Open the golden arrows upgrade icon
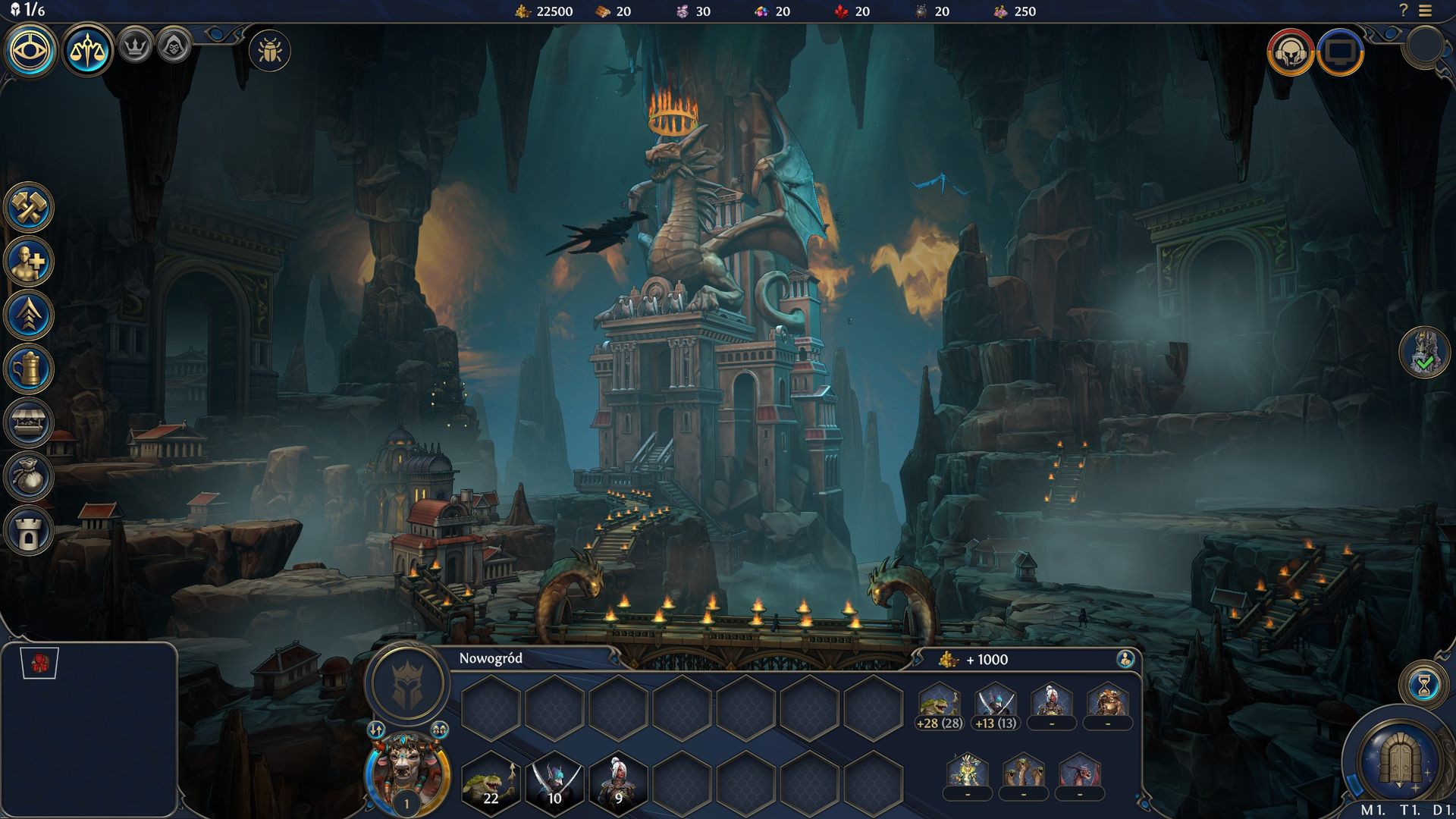Image resolution: width=1456 pixels, height=819 pixels. tap(29, 315)
